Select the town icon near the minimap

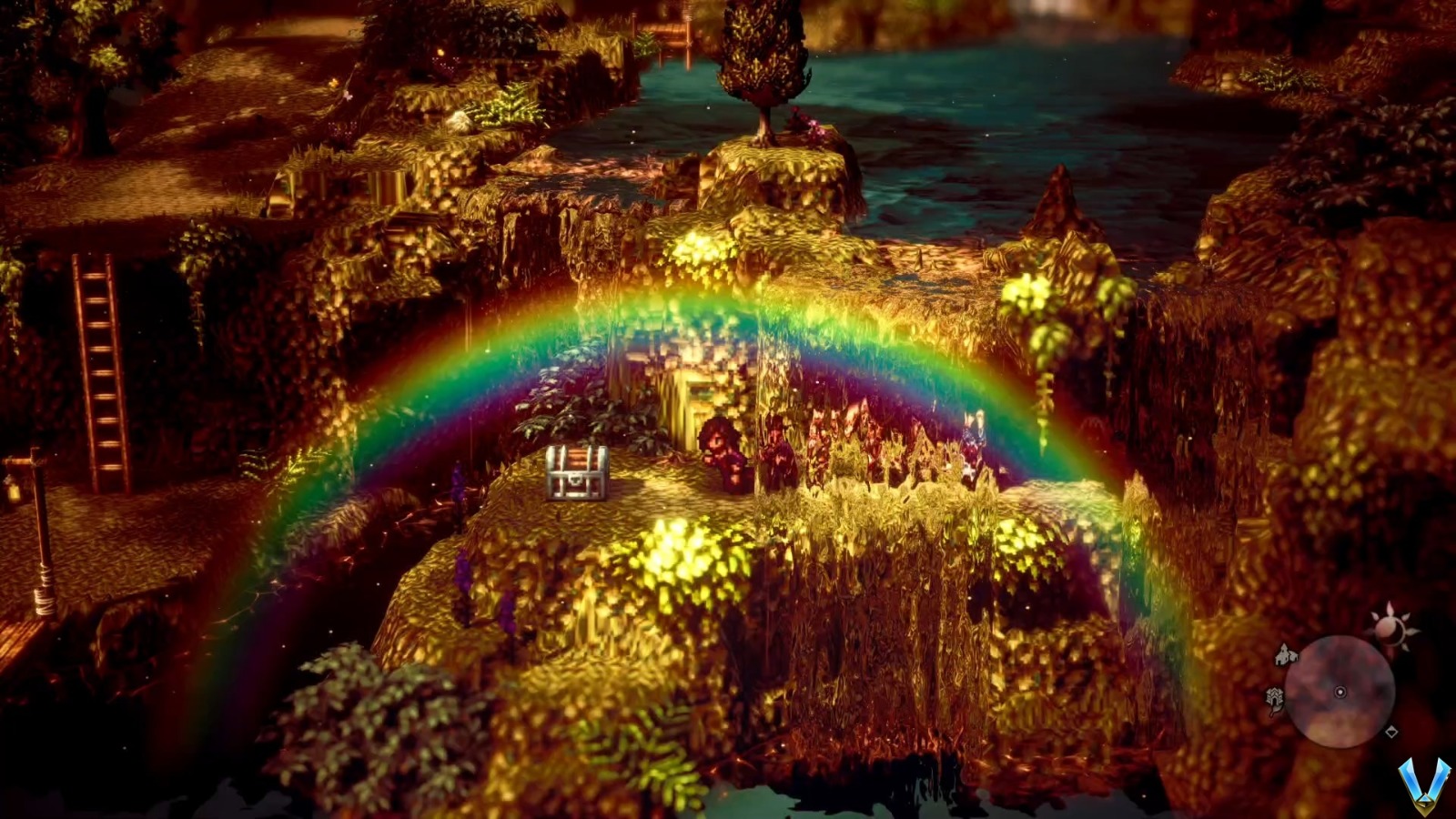click(1284, 655)
